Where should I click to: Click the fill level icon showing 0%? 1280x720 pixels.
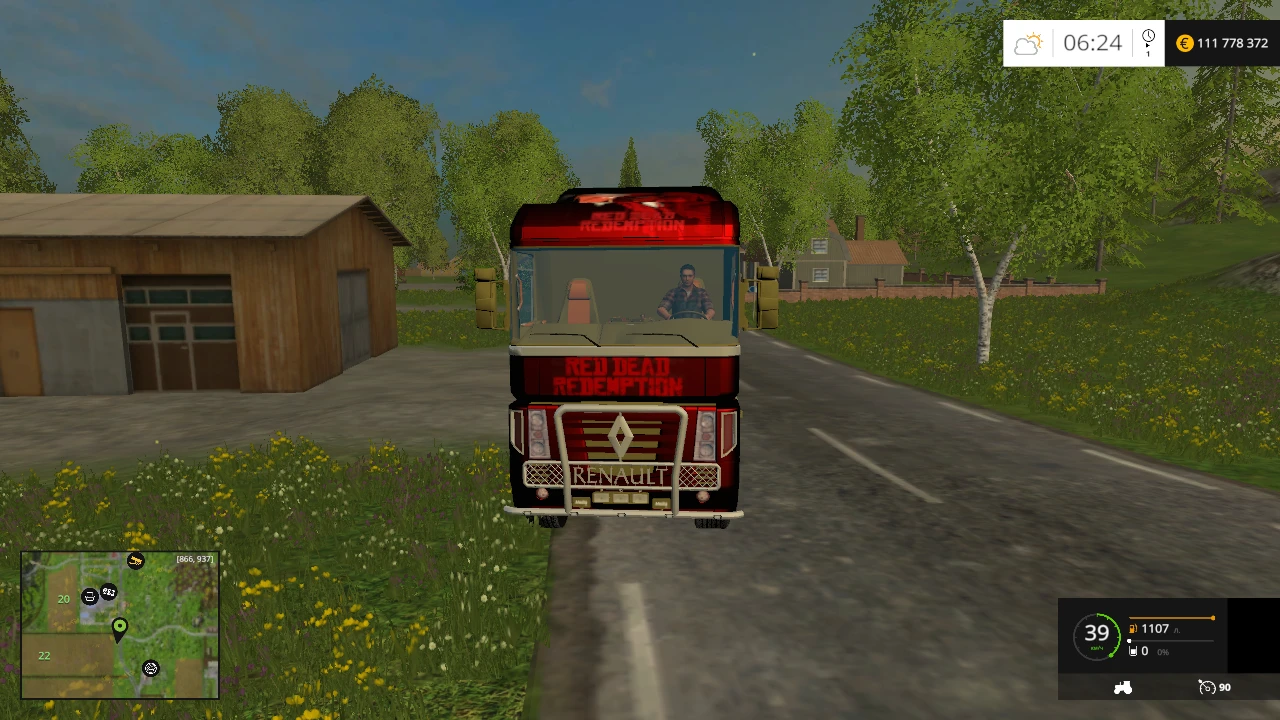1133,651
